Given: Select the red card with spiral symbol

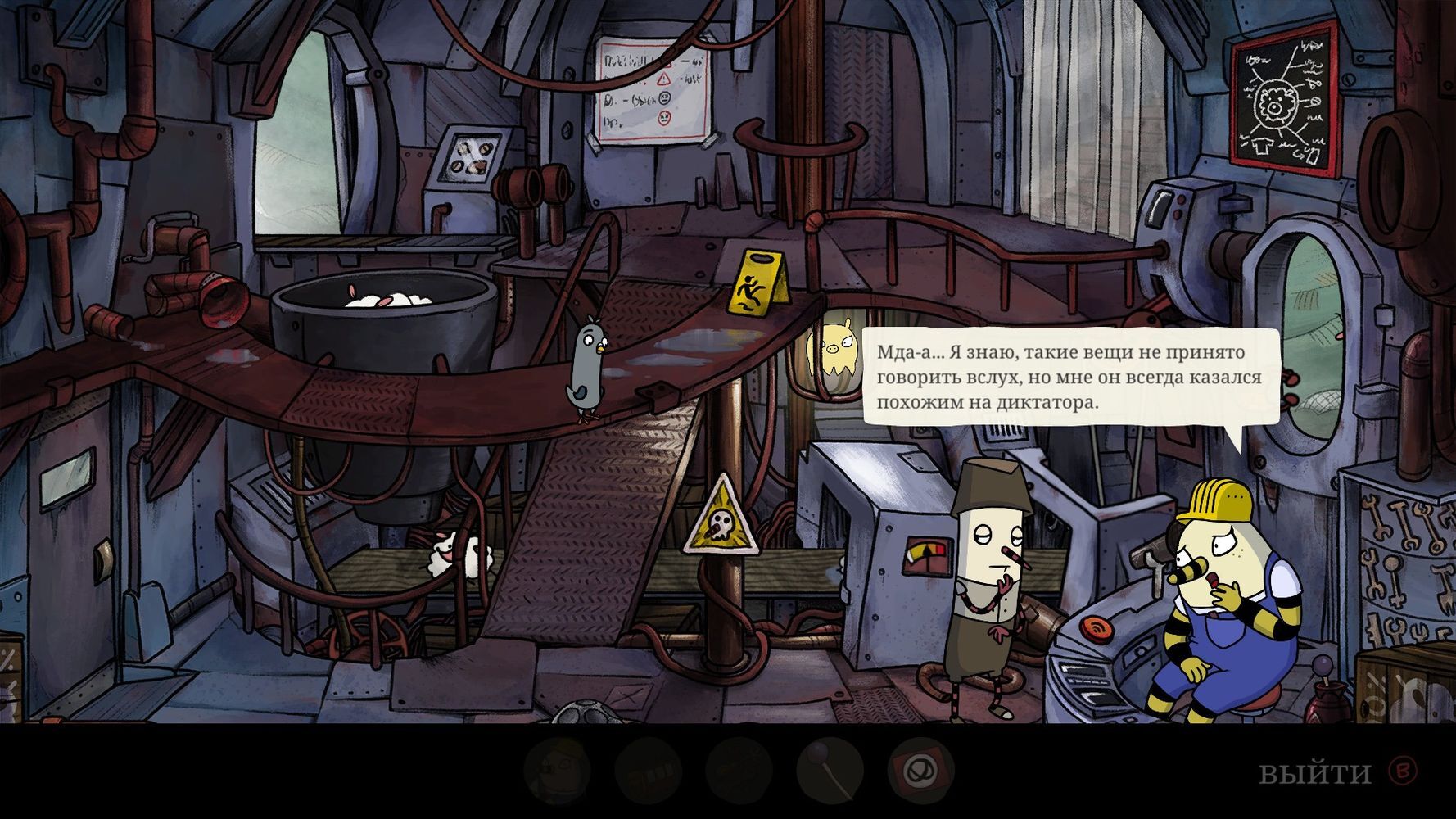Looking at the screenshot, I should click(920, 771).
